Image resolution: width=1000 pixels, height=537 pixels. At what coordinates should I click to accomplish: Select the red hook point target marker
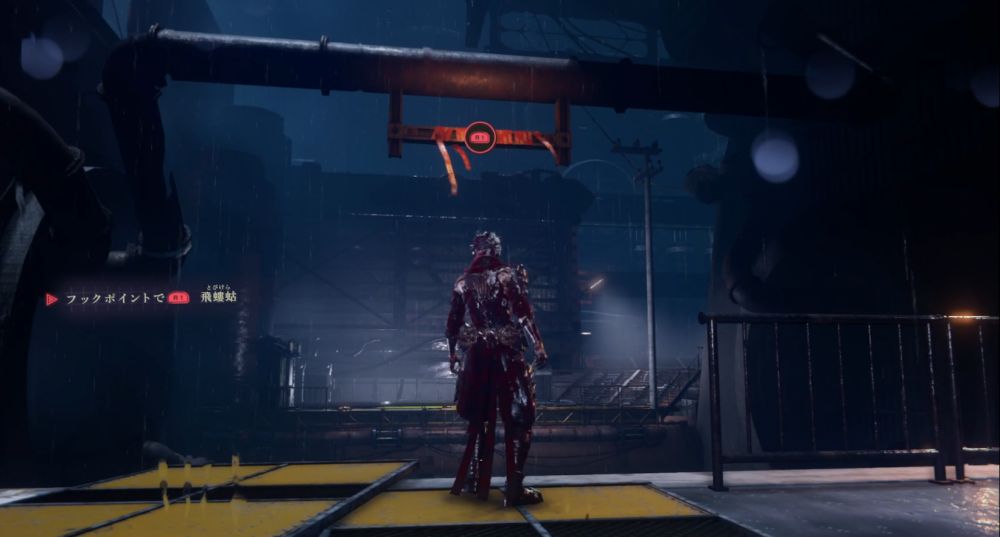[479, 136]
